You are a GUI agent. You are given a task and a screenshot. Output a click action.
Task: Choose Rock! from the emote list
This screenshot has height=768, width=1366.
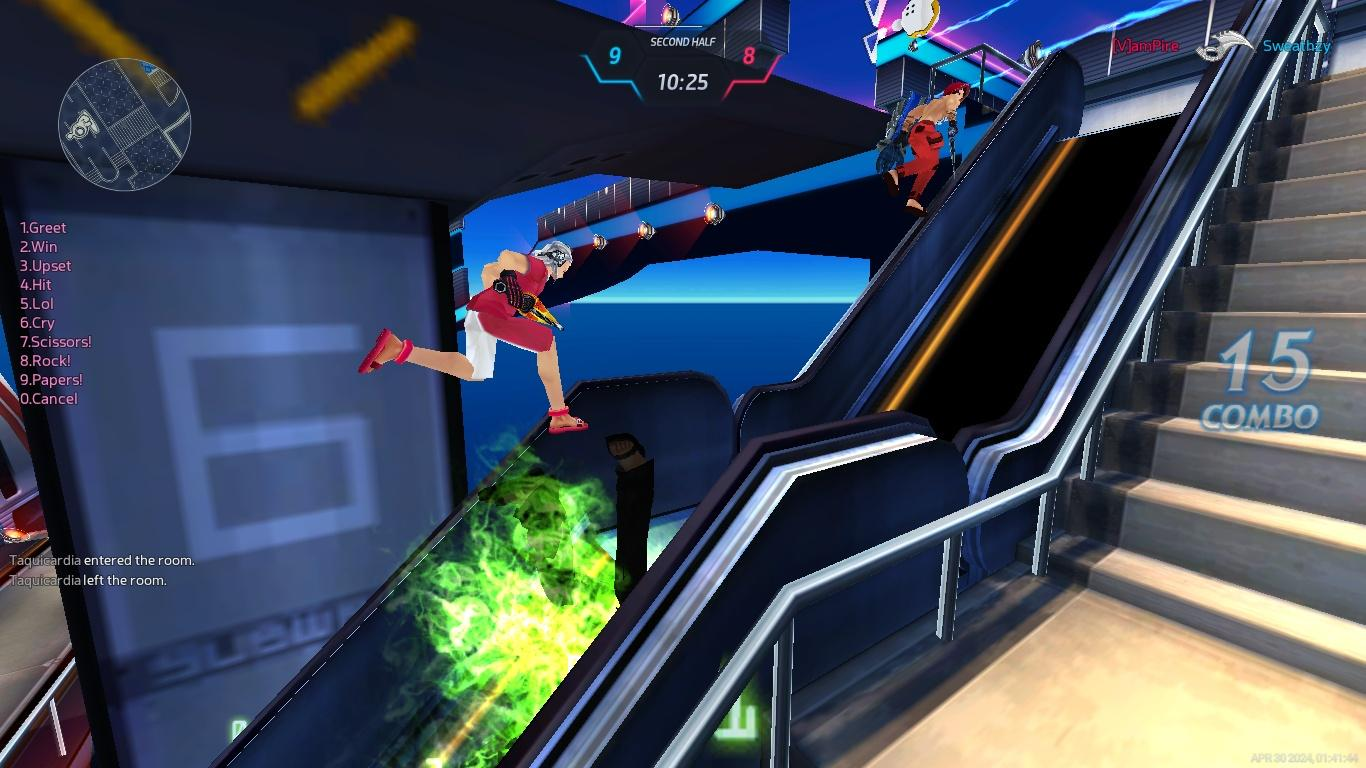point(46,361)
